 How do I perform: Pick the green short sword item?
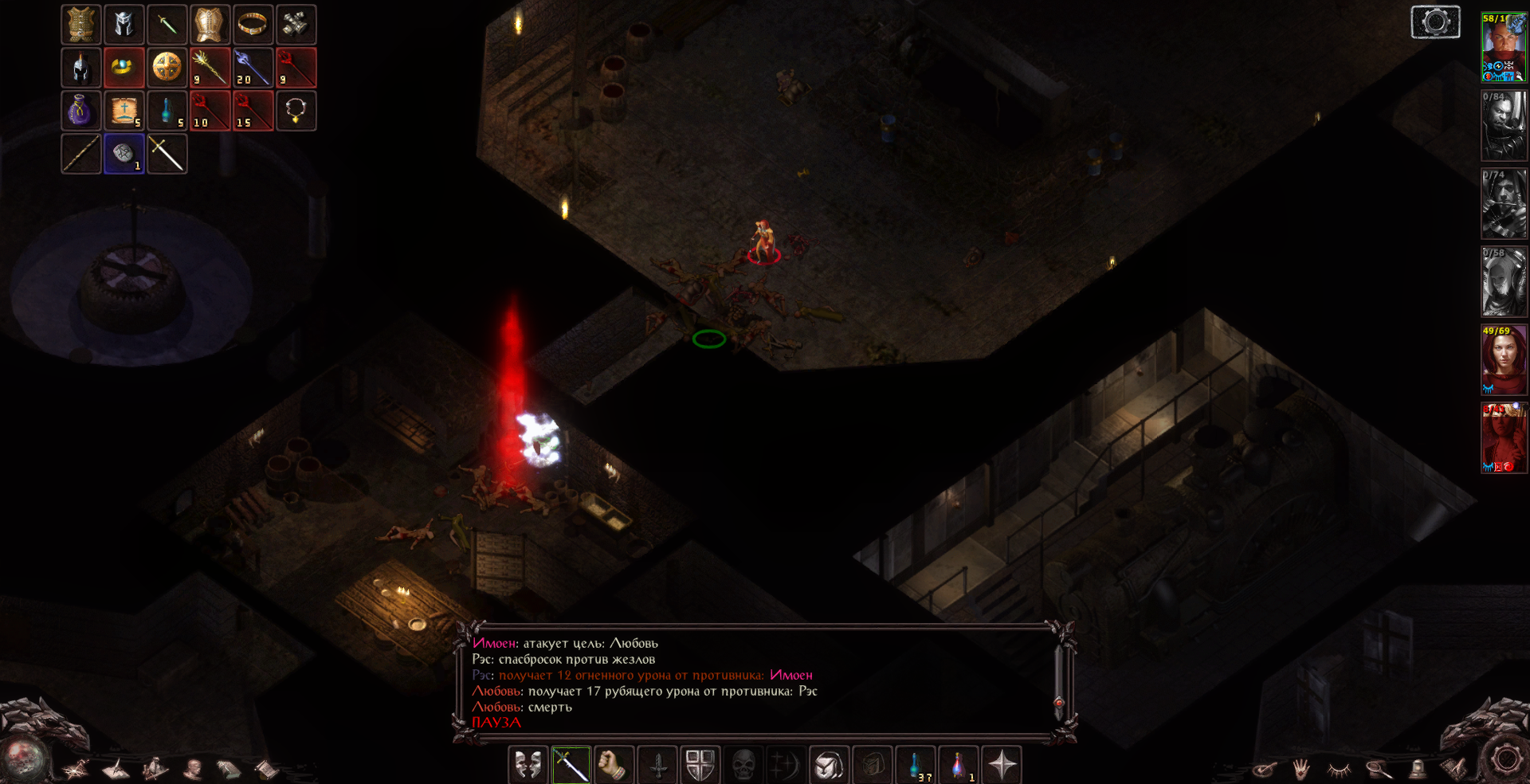[167, 25]
